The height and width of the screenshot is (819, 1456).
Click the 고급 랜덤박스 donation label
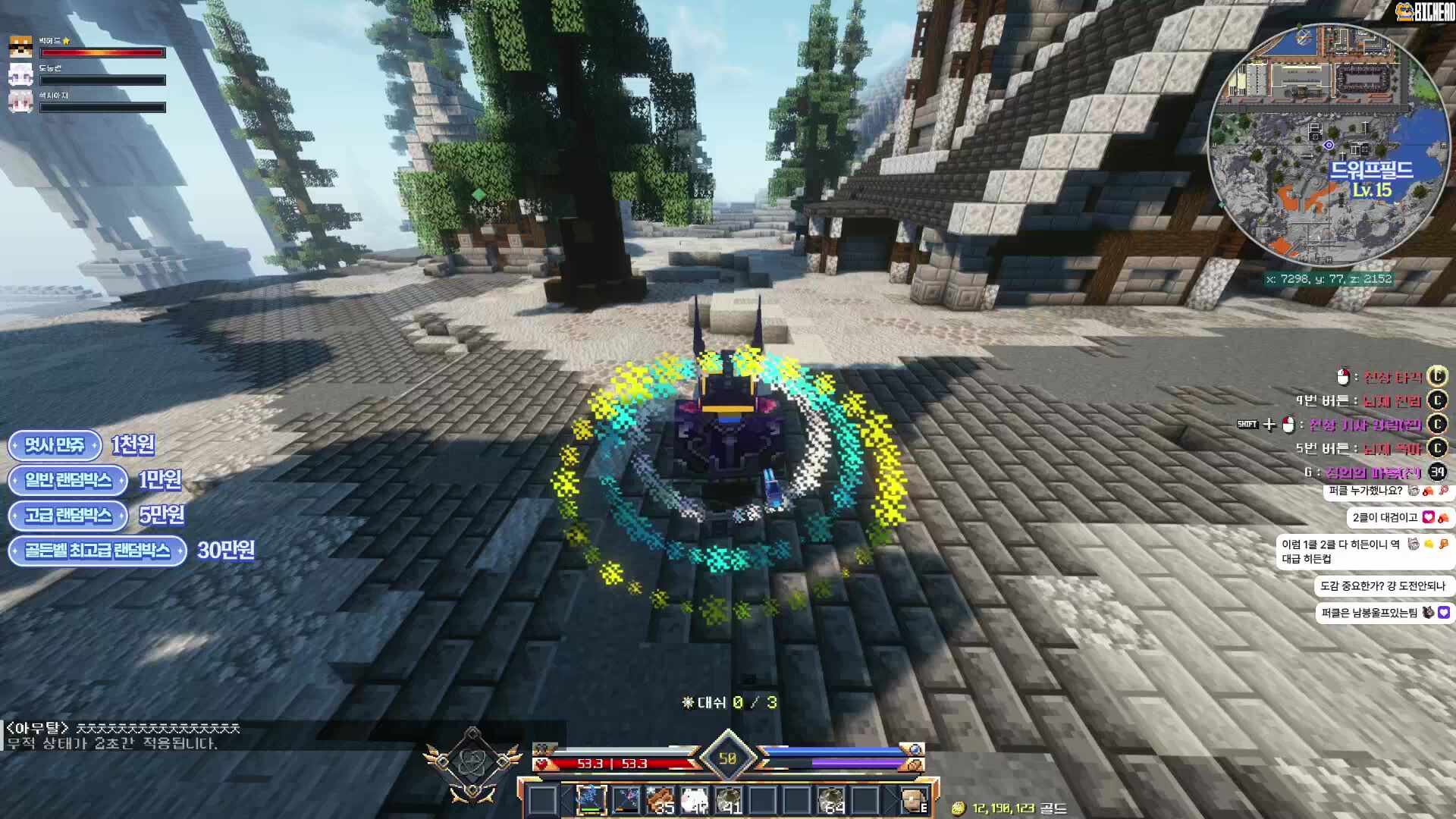coord(67,516)
